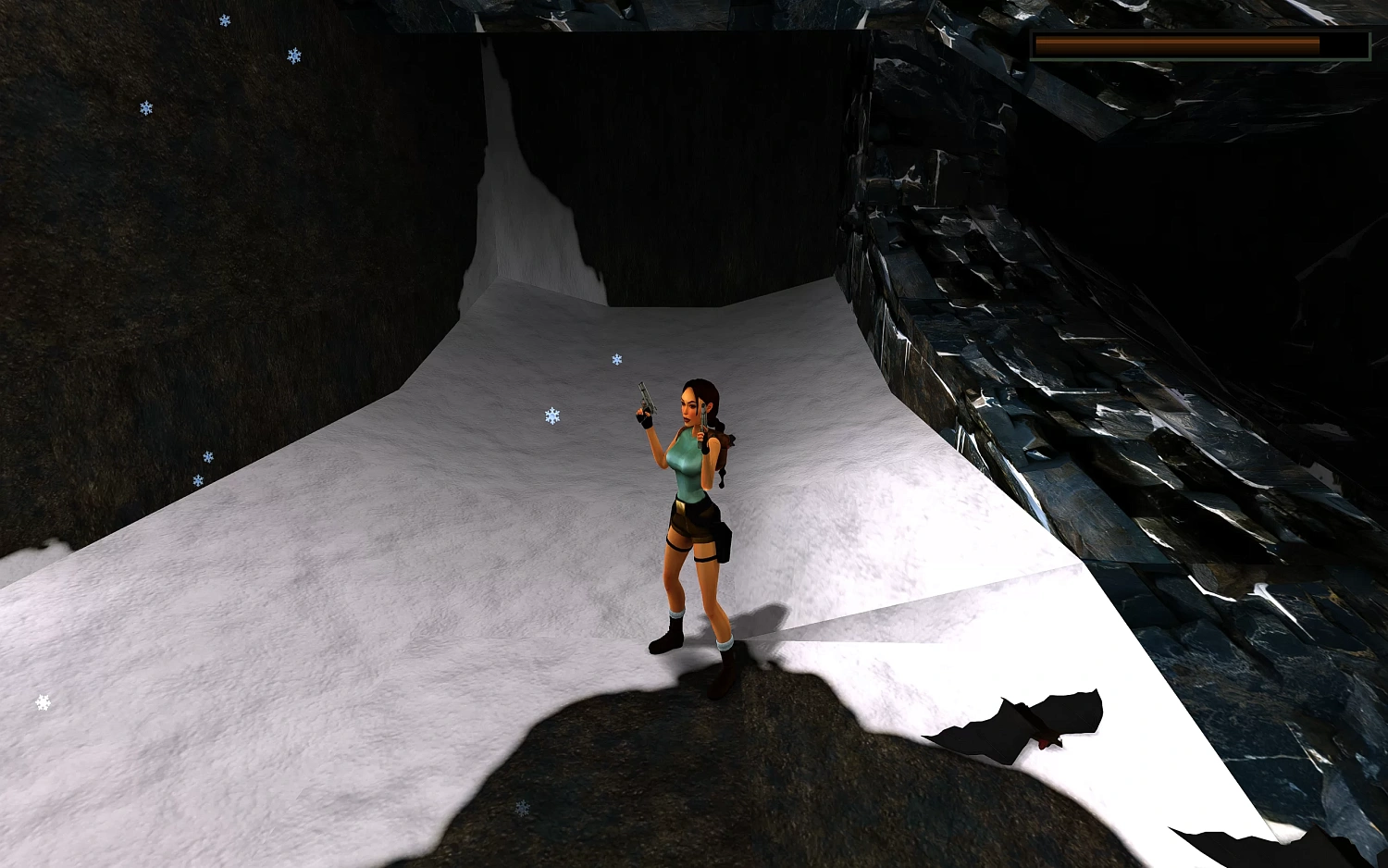The height and width of the screenshot is (868, 1388).
Task: Click the holster on Lara's right thigh
Action: pyautogui.click(x=721, y=541)
